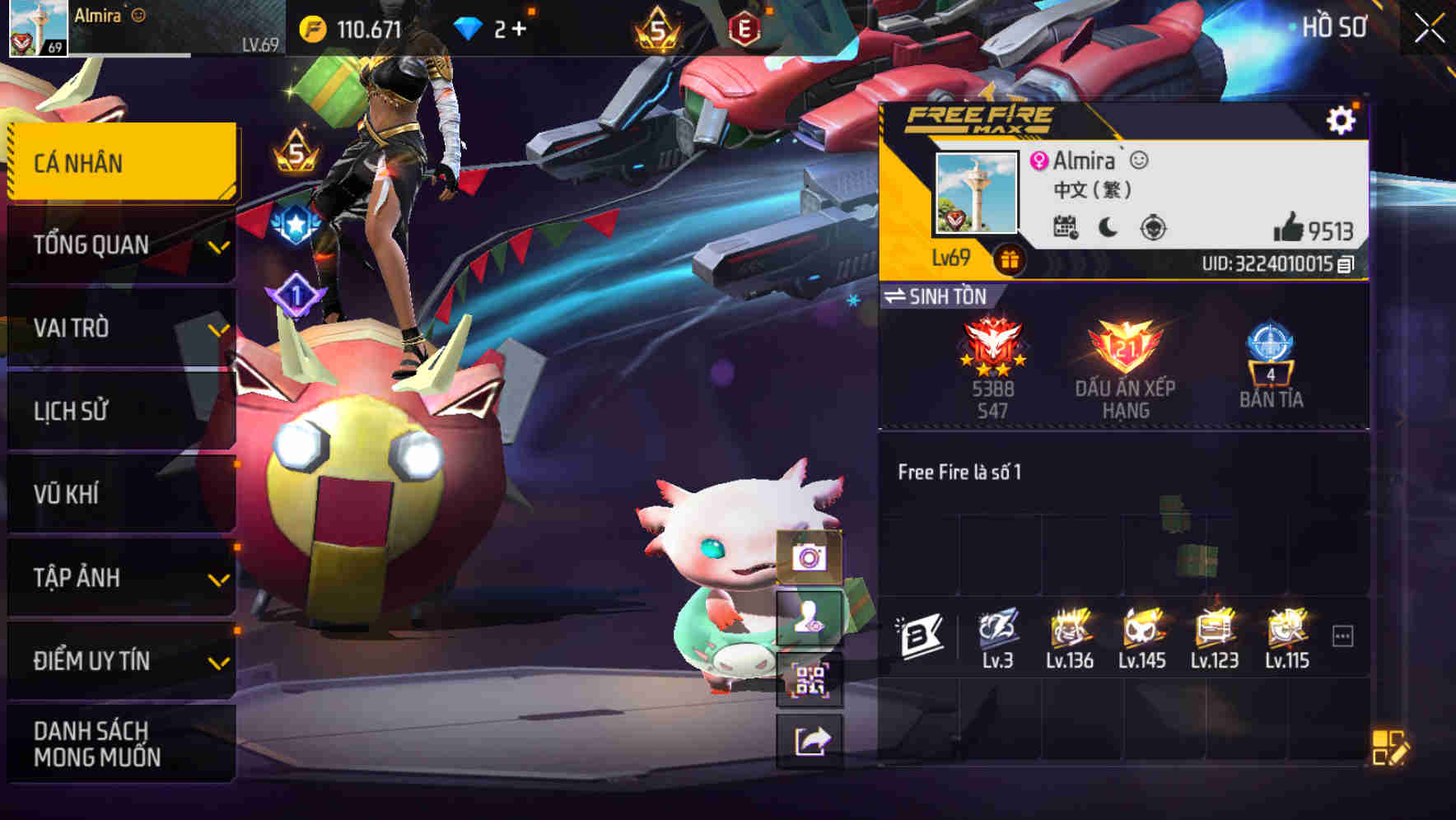Open the QR code icon
This screenshot has height=820, width=1456.
point(810,680)
